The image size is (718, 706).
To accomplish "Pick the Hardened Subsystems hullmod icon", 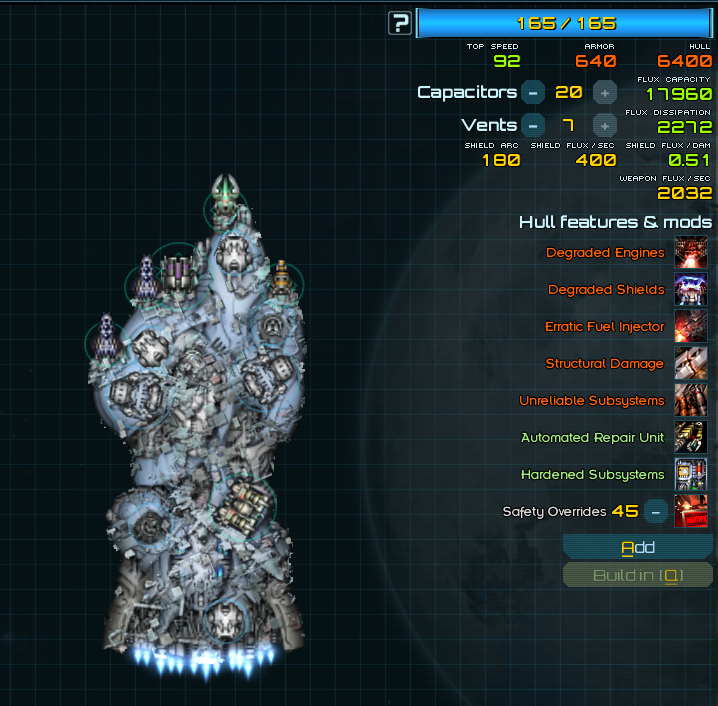I will [691, 475].
